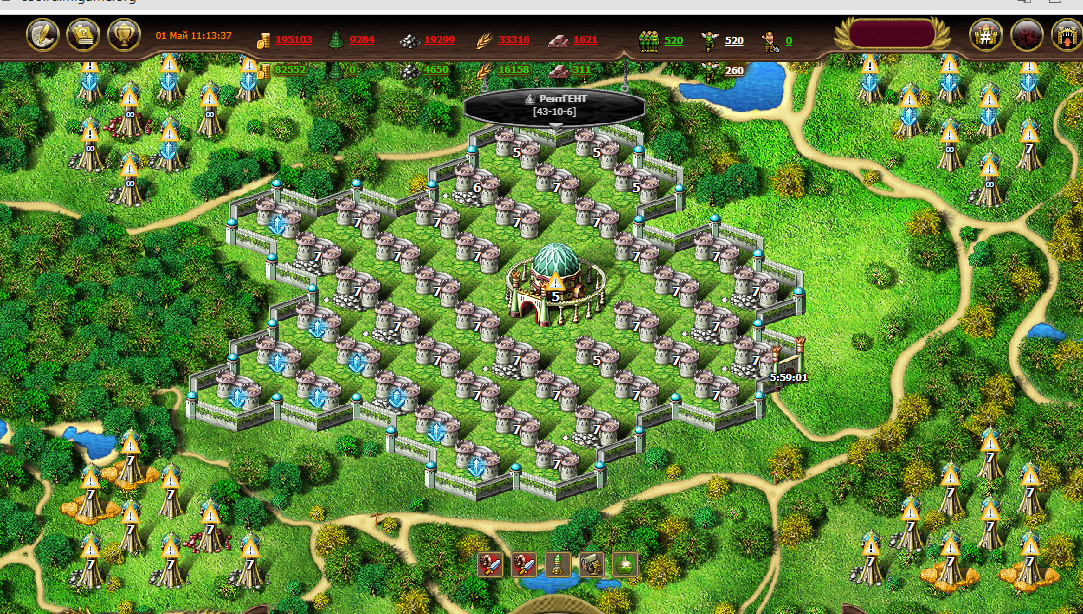Click the dark red round icon
Image resolution: width=1083 pixels, height=614 pixels.
pyautogui.click(x=1027, y=36)
